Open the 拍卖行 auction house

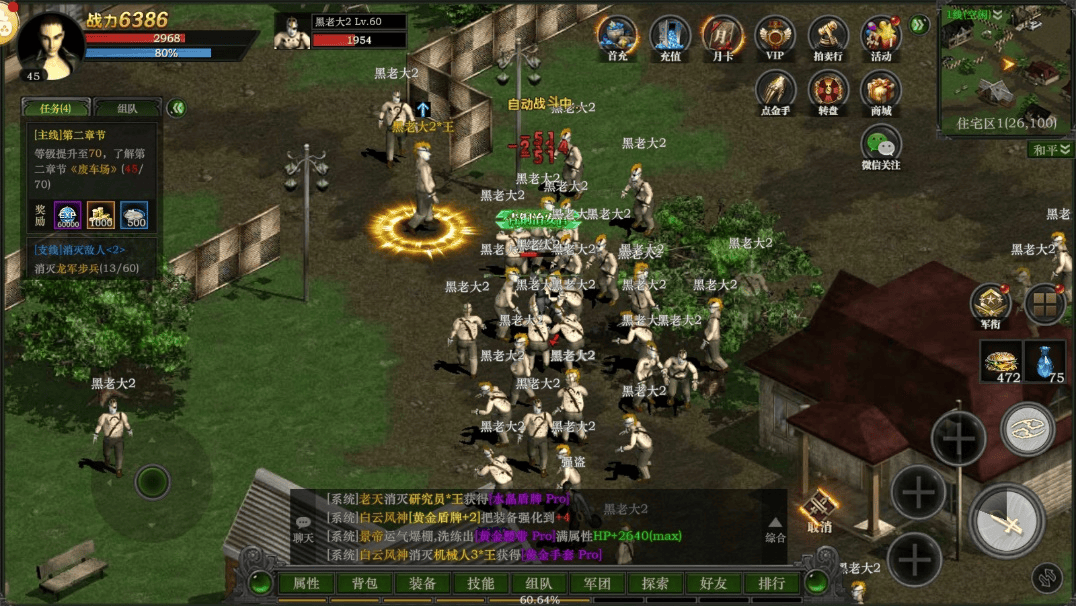tap(828, 36)
